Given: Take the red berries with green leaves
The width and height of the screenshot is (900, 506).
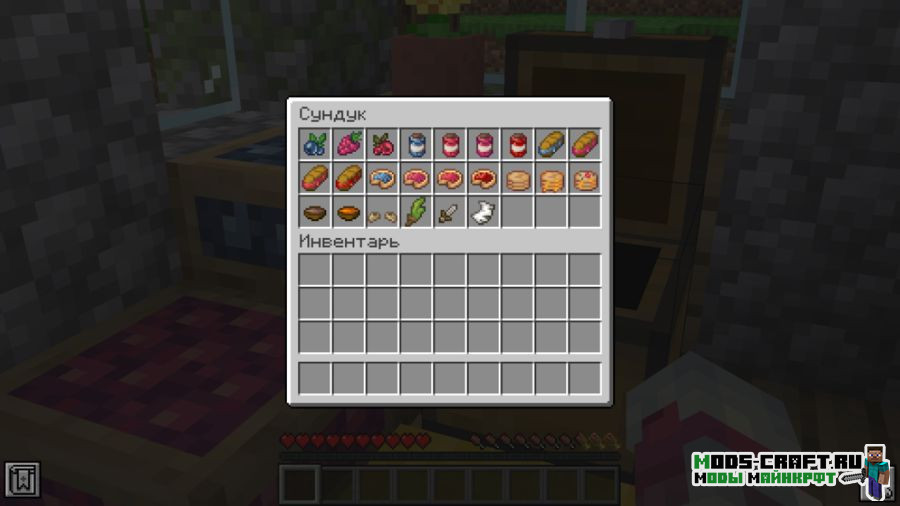Looking at the screenshot, I should pos(383,144).
